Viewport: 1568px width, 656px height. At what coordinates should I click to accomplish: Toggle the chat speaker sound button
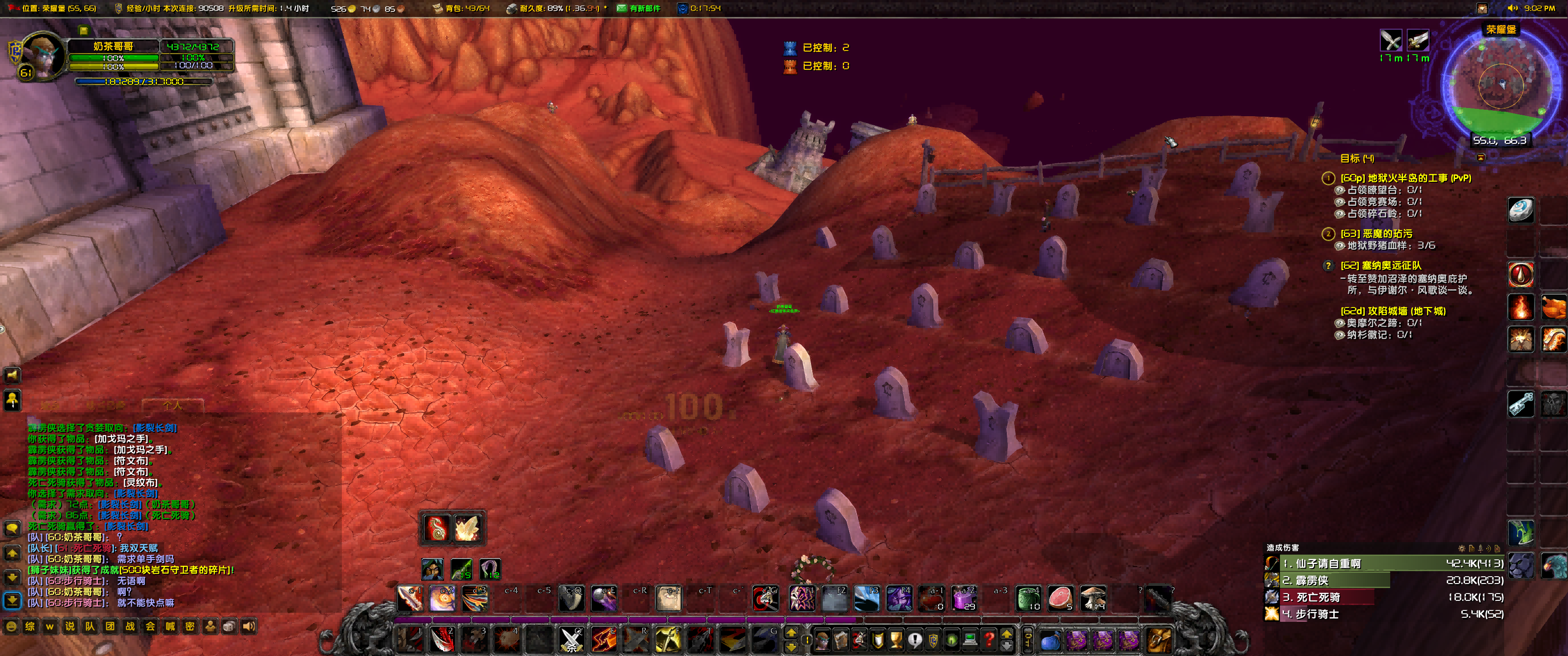pos(249,626)
